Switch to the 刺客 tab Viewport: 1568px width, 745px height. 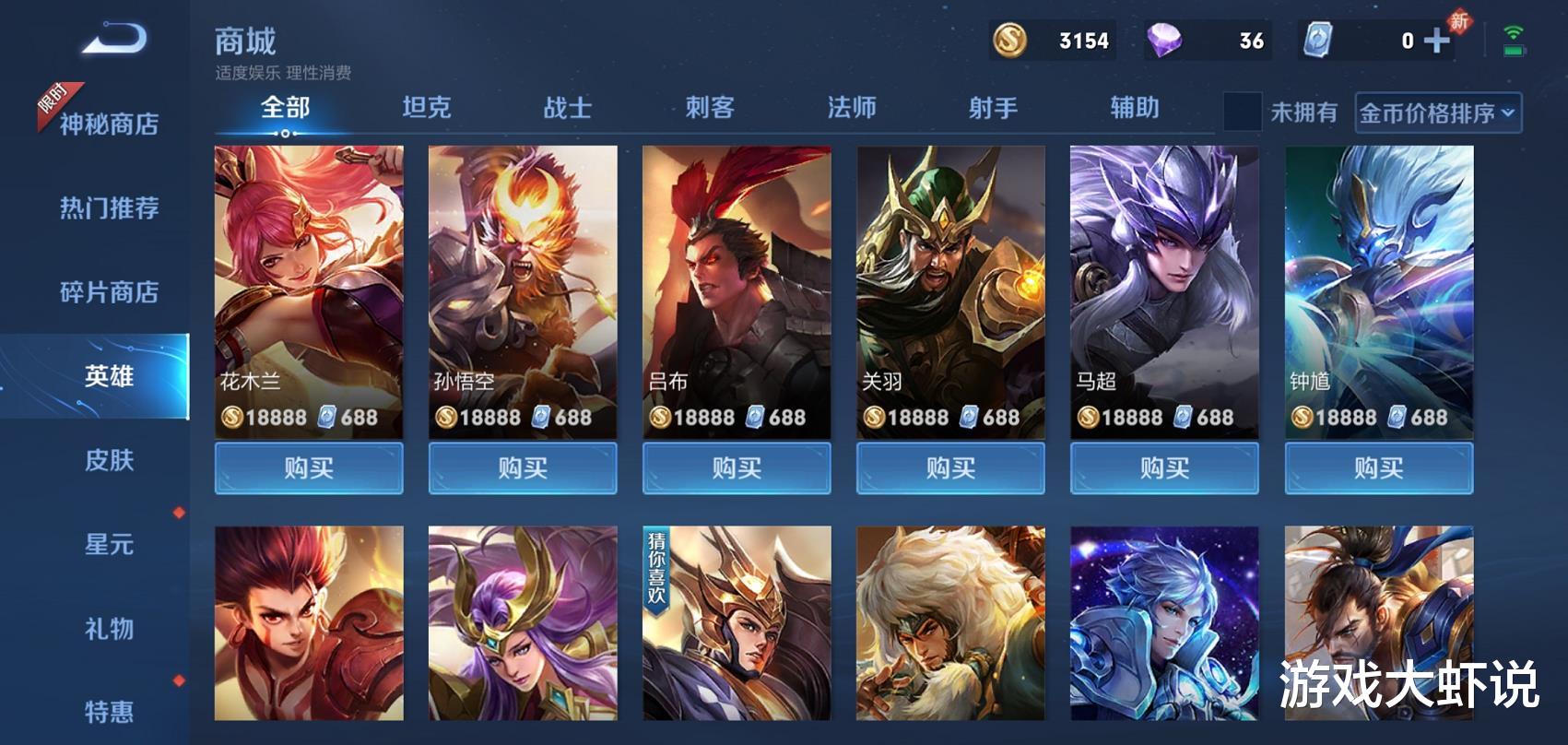[710, 108]
